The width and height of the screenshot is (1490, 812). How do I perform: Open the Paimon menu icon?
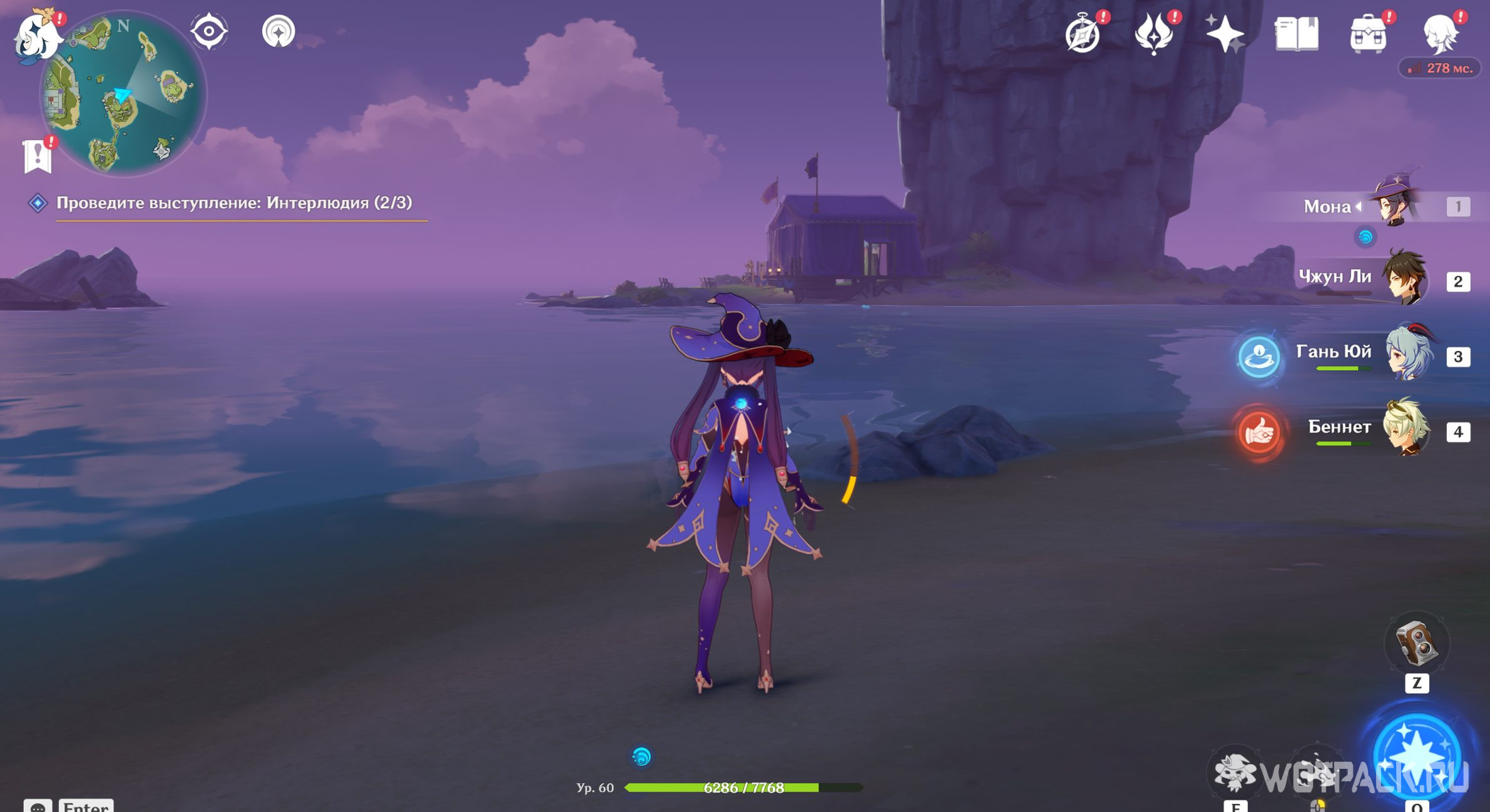point(38,36)
